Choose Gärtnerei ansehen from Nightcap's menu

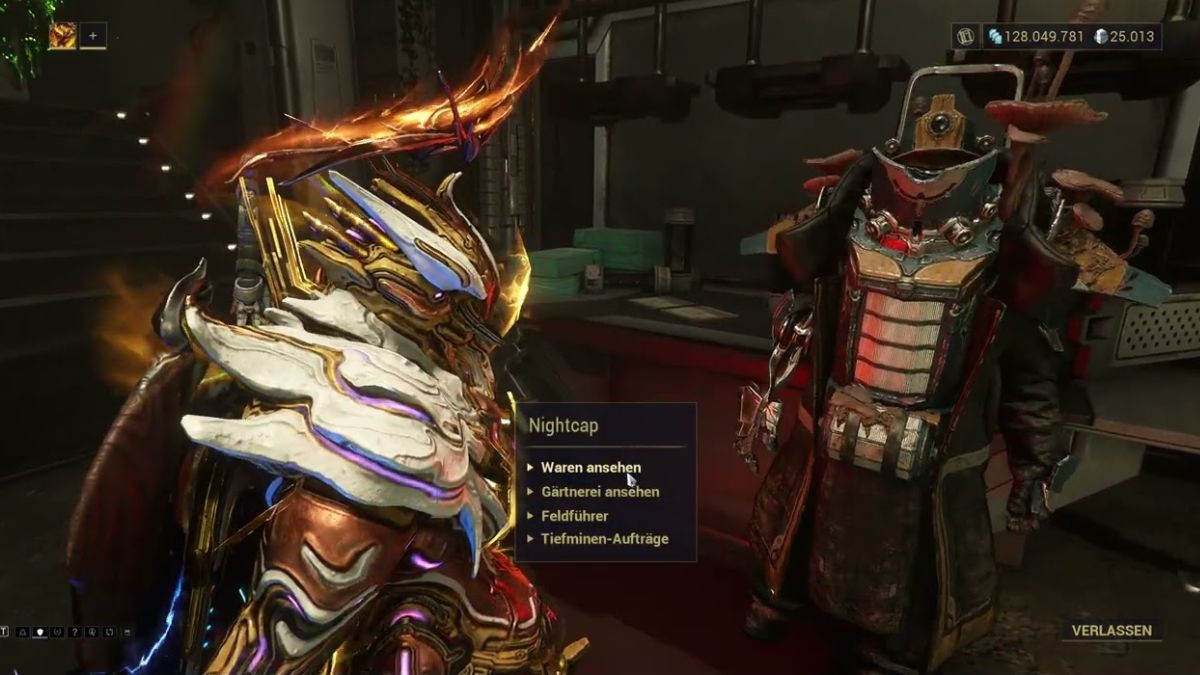pyautogui.click(x=599, y=492)
